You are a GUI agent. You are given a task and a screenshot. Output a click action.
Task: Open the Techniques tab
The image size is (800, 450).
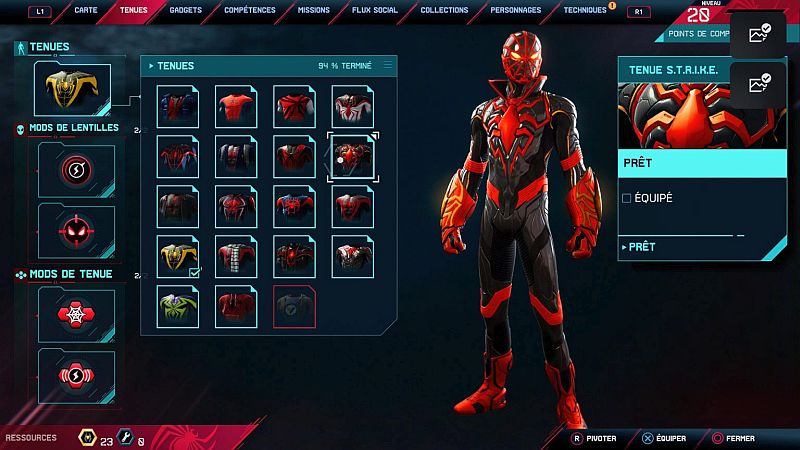click(x=585, y=10)
